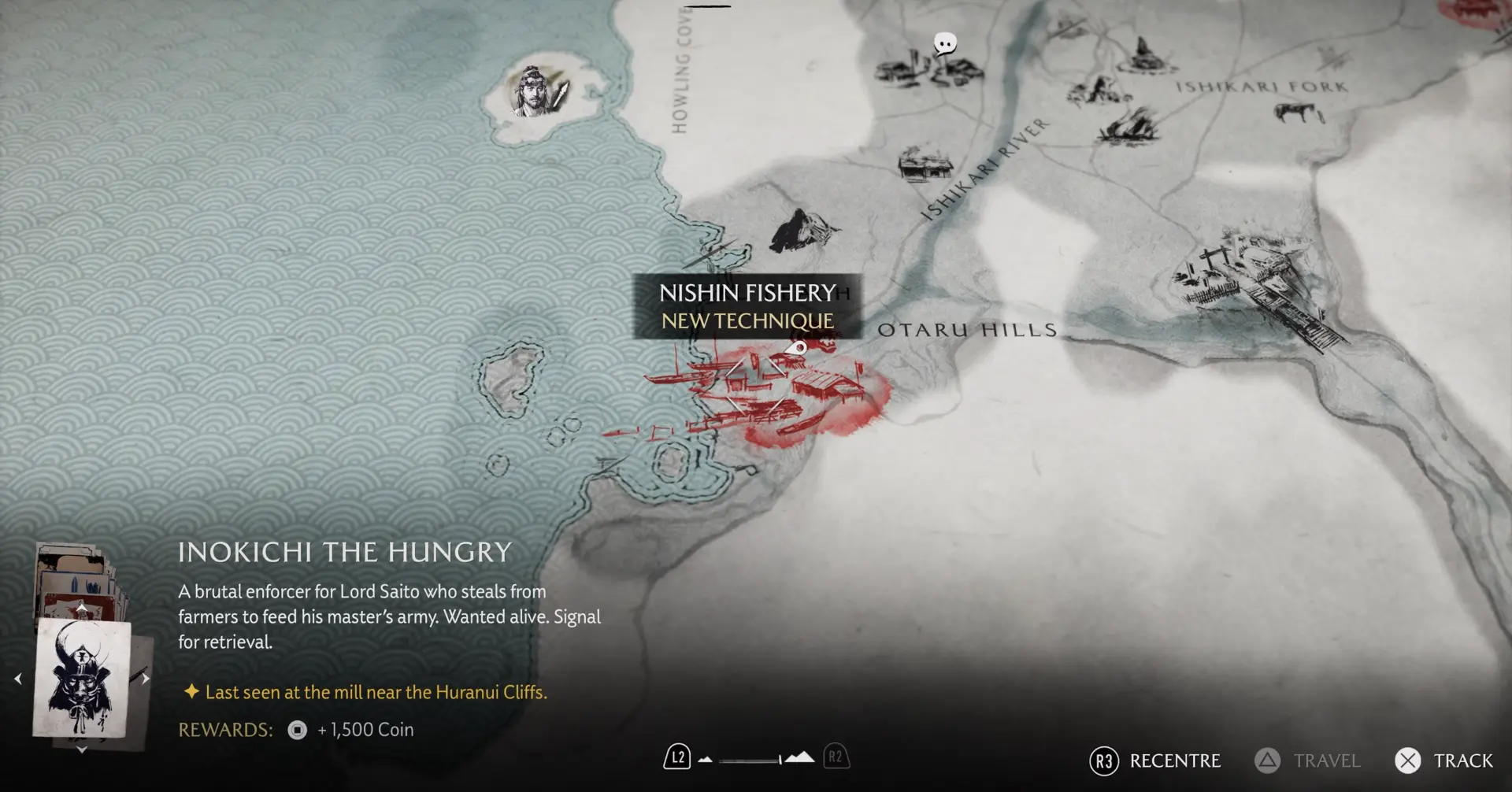Select the house marker beside Ishikari River
The image size is (1512, 792).
pos(925,165)
